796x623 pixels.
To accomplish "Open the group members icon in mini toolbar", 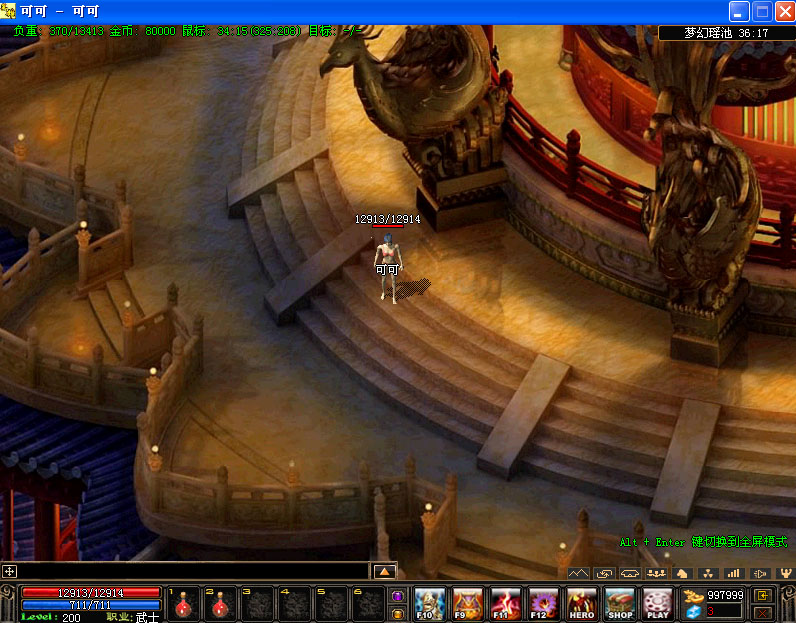I will point(656,573).
